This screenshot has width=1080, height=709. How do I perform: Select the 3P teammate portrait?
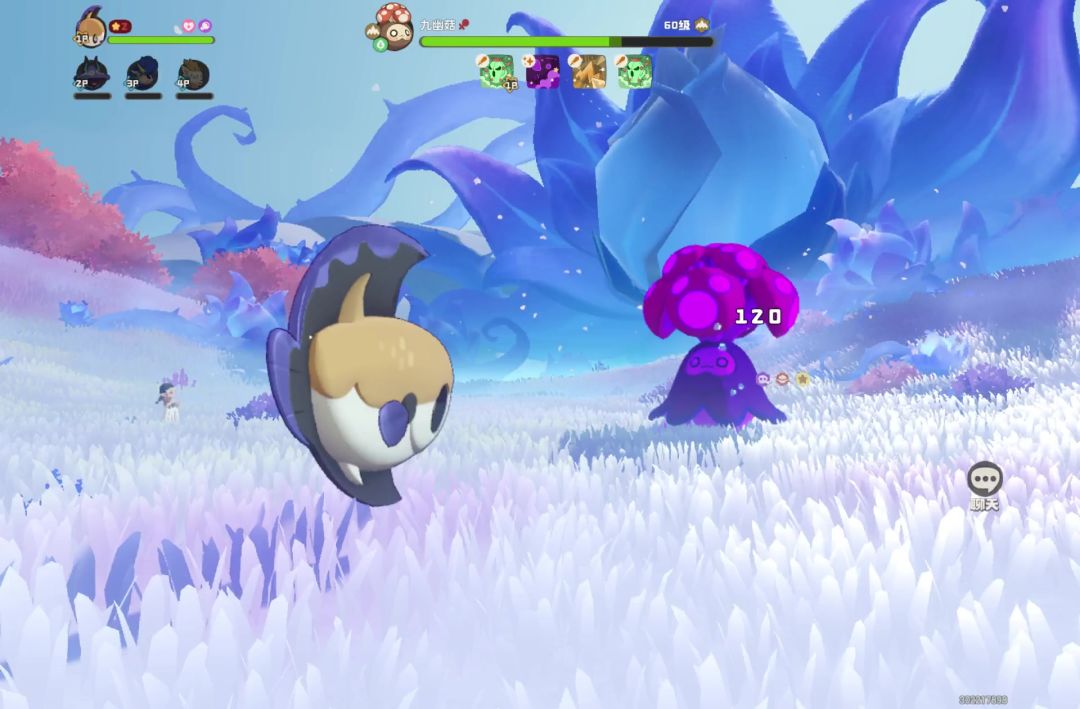[x=141, y=73]
